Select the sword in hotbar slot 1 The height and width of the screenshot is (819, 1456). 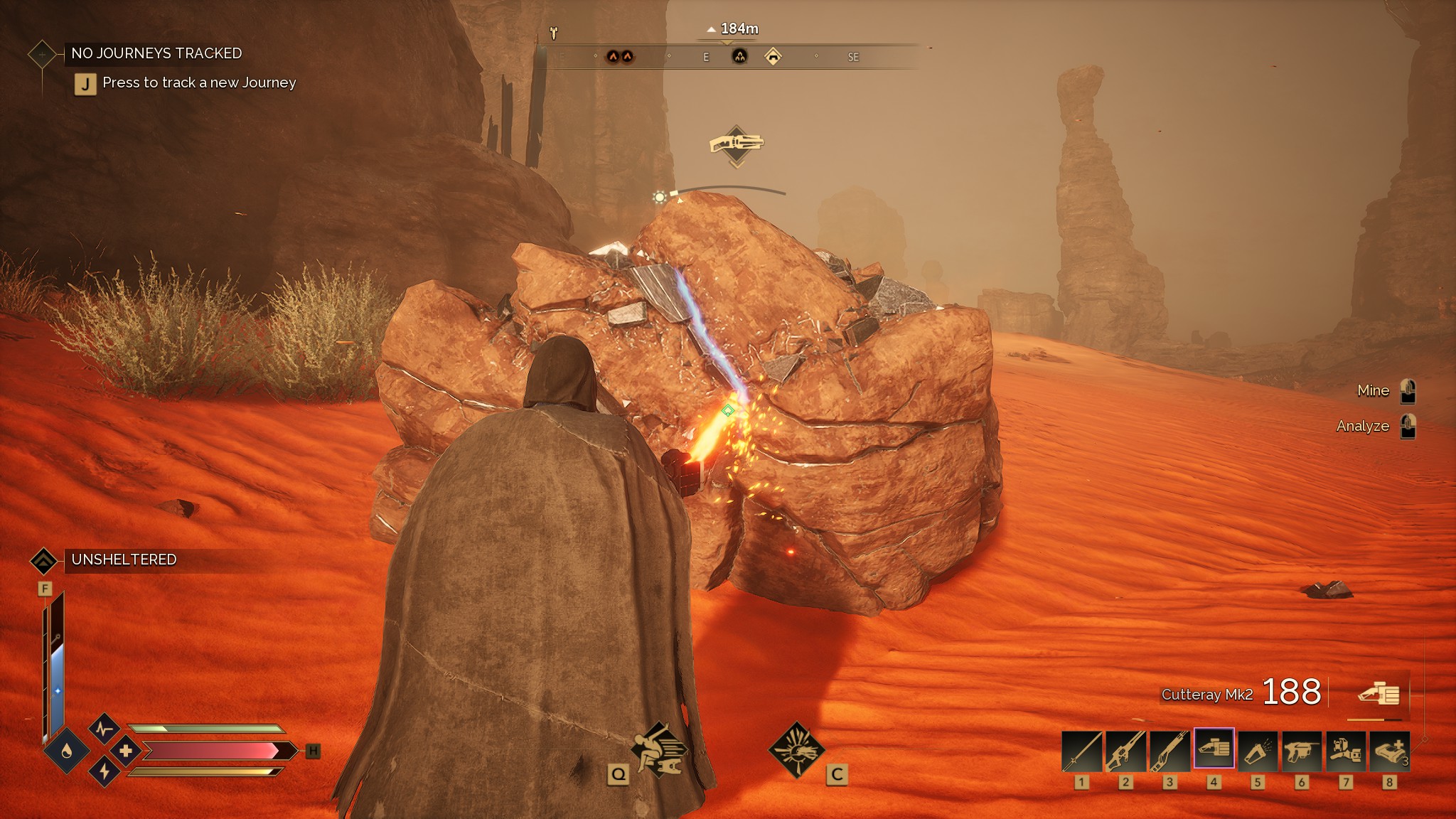coord(1081,750)
